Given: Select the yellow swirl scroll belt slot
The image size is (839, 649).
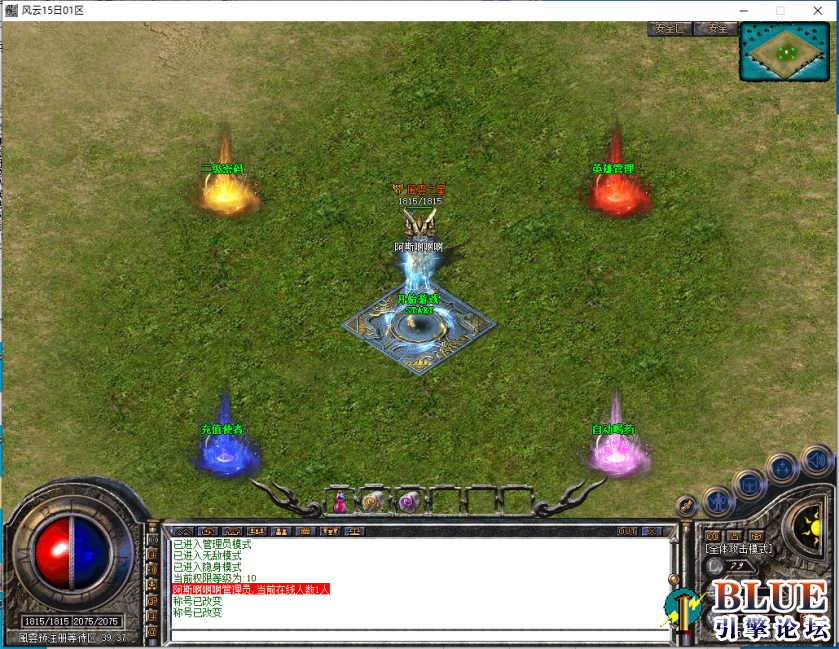Looking at the screenshot, I should pos(374,501).
